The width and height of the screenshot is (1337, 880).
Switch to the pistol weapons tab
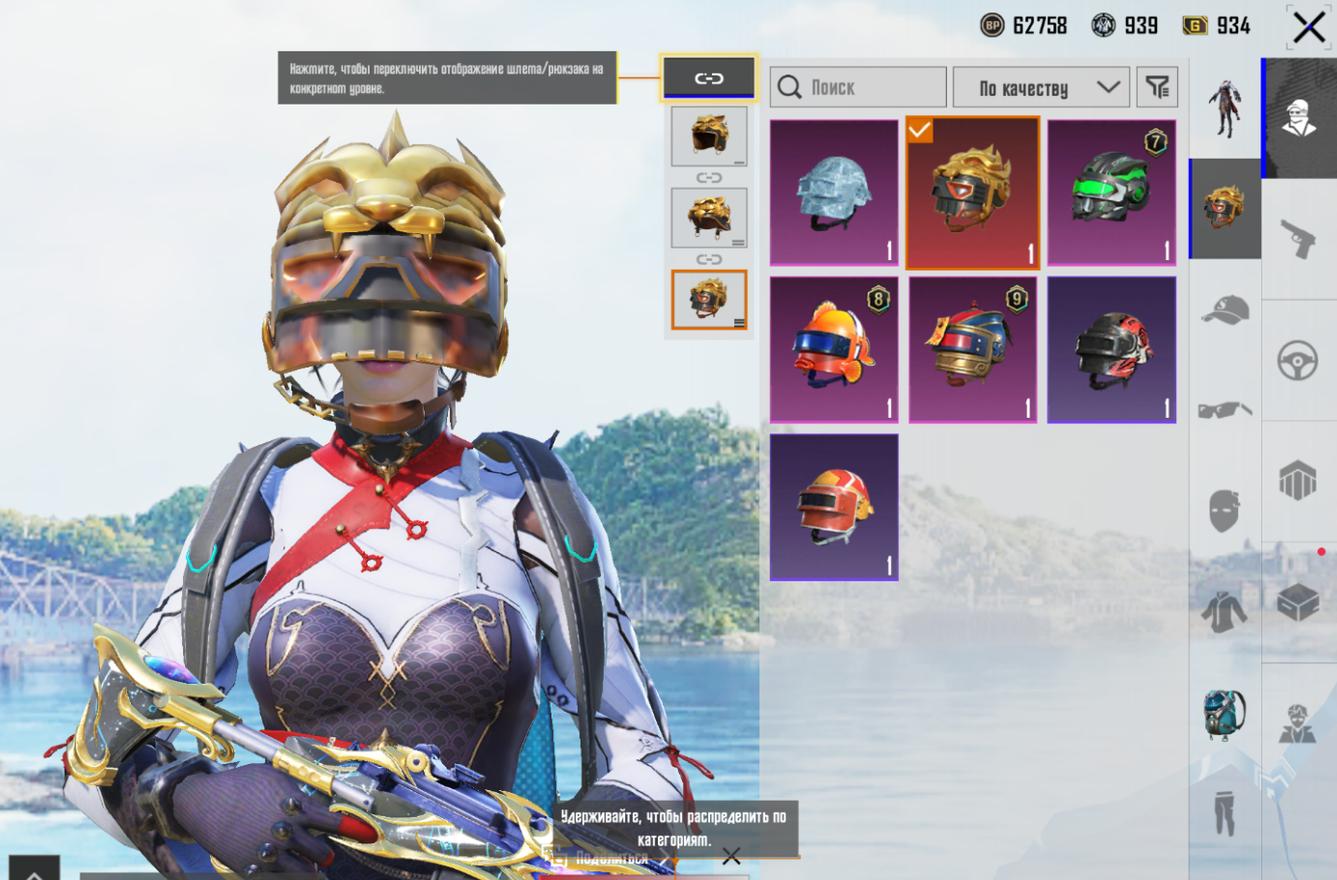tap(1298, 239)
